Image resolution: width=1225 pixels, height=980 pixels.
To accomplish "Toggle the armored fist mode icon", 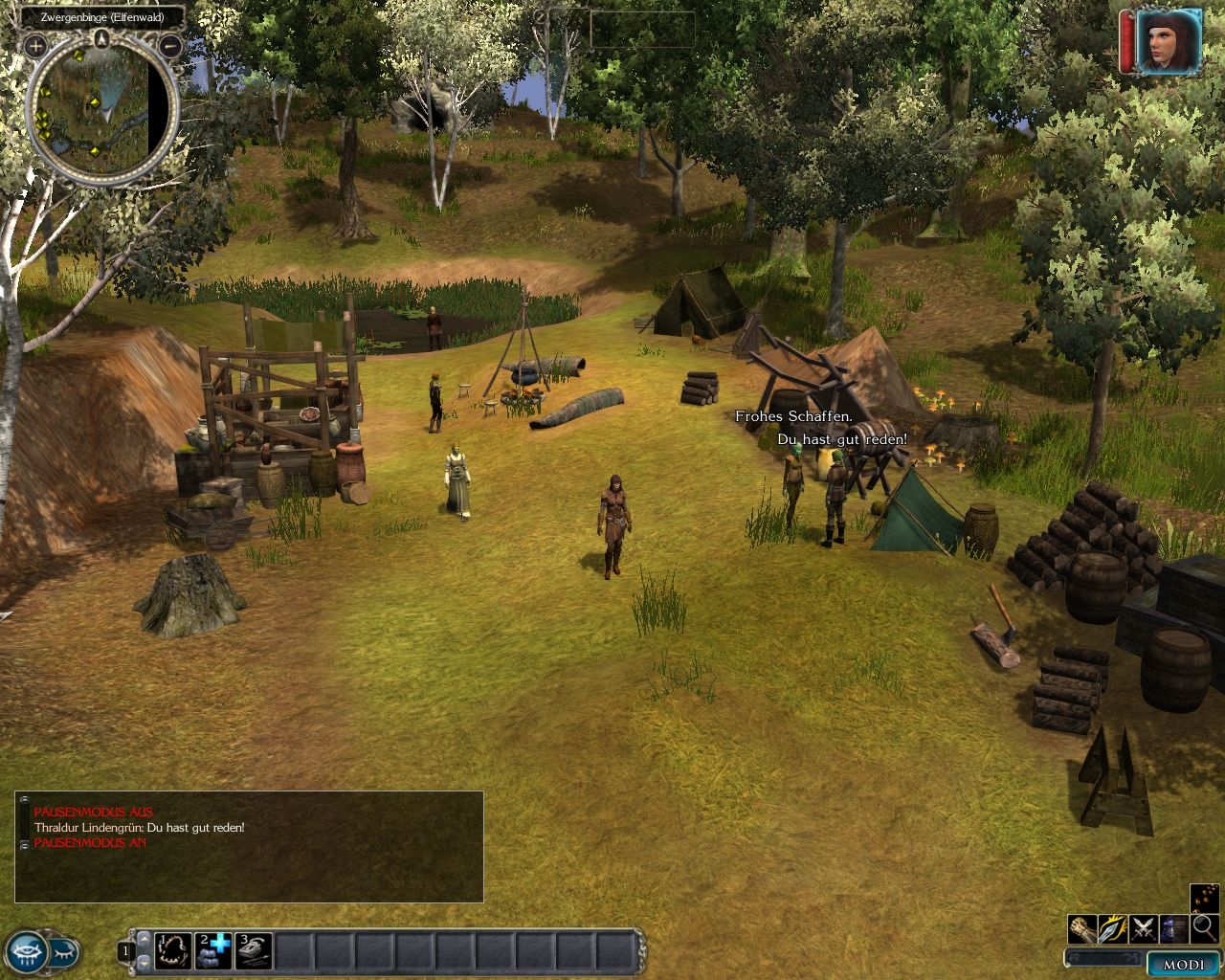I will point(1082,928).
